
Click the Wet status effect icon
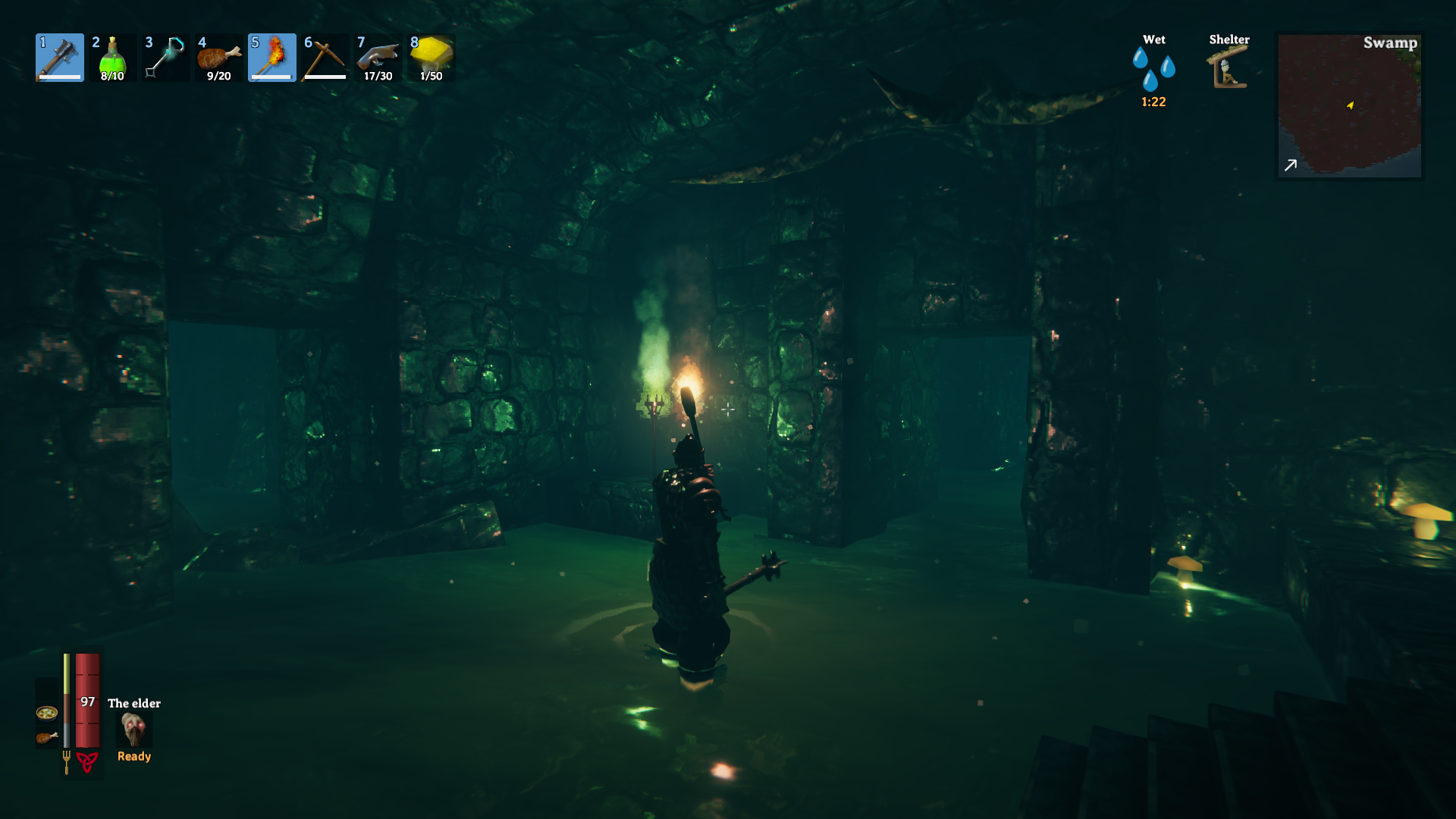pos(1153,68)
